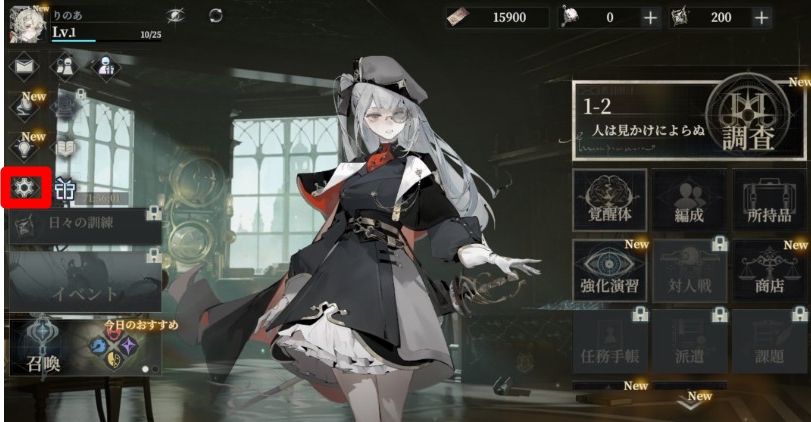Open the 今日のおすすめ recommendations panel

coord(120,346)
